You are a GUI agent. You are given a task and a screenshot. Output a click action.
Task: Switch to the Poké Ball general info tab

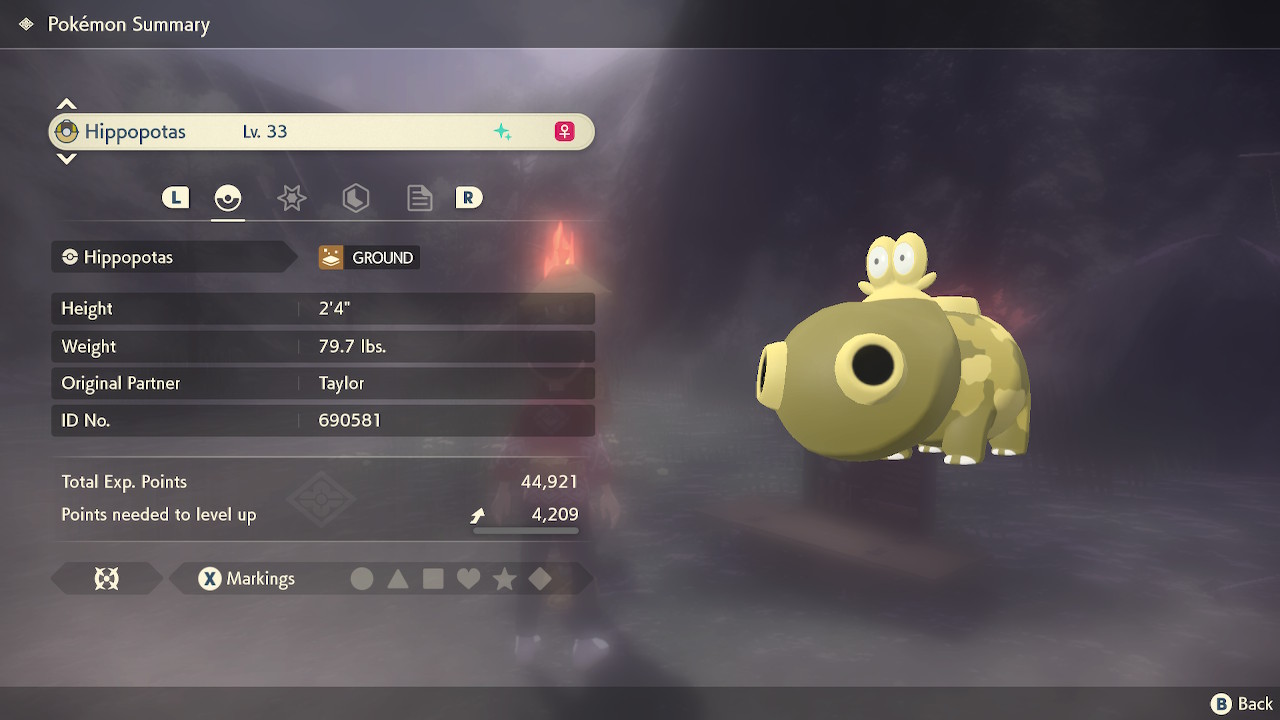[228, 198]
